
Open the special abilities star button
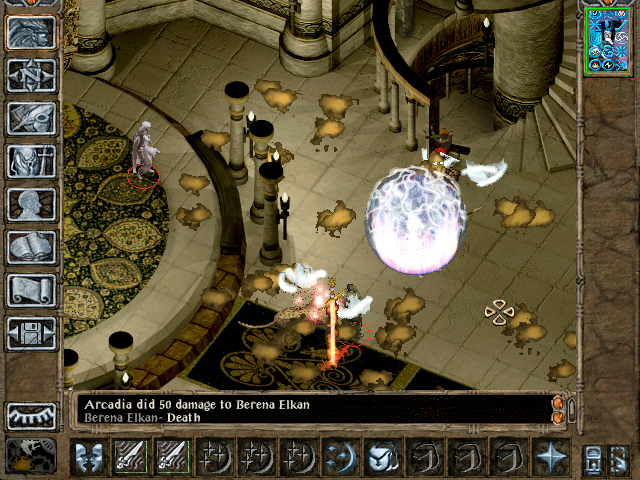[x=551, y=456]
